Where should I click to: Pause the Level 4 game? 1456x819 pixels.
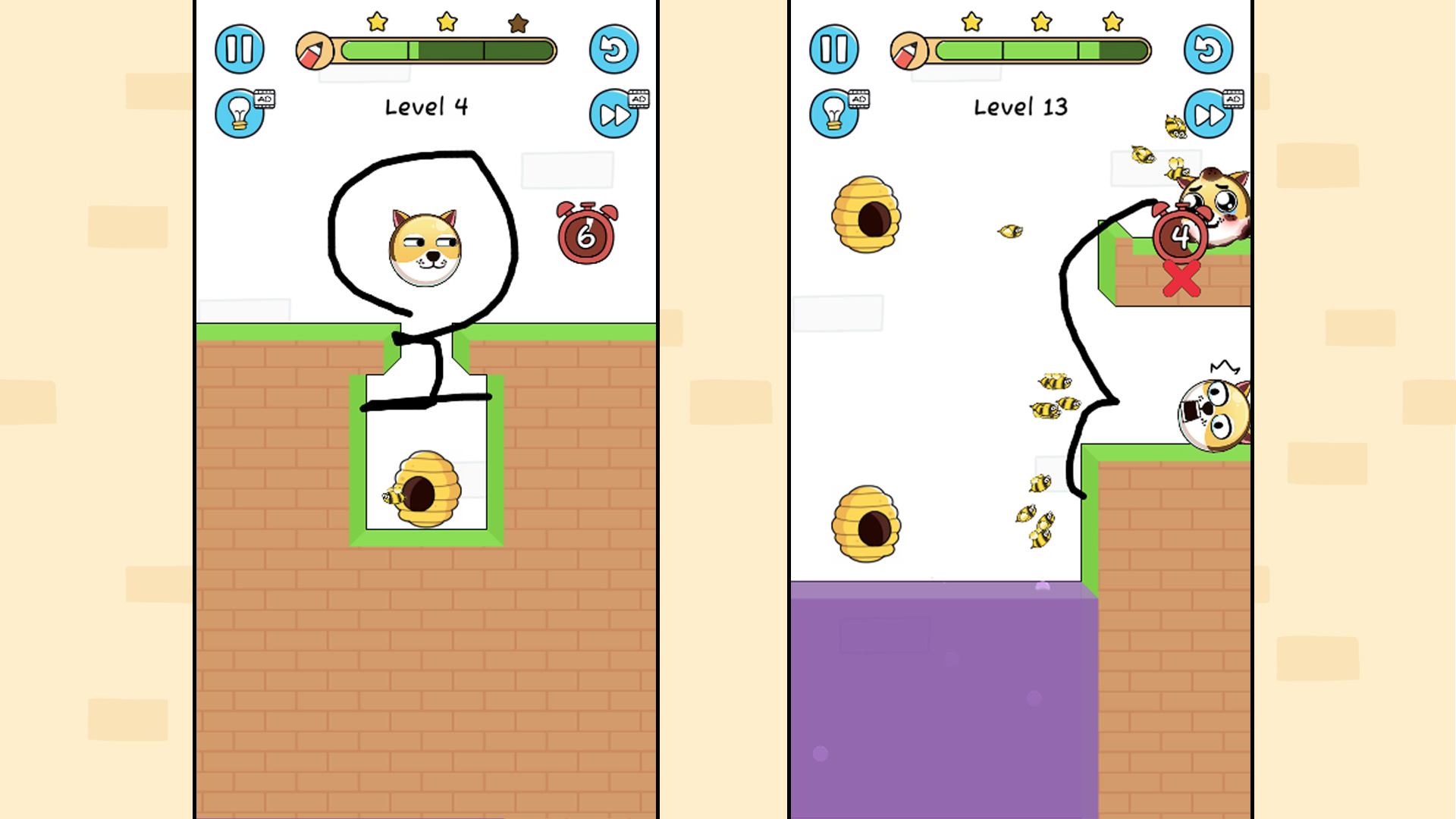[x=240, y=49]
